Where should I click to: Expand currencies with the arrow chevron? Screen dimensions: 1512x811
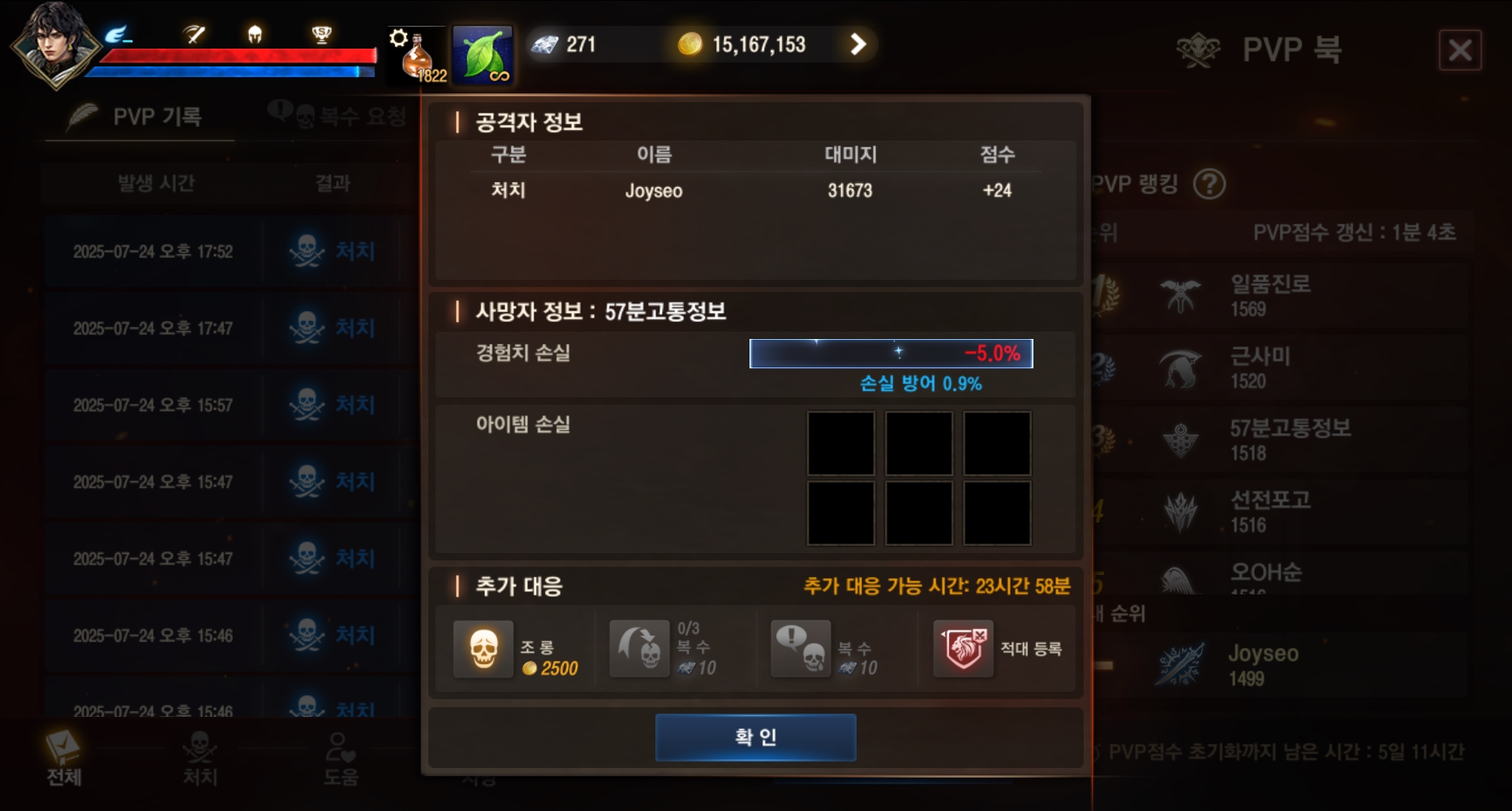(x=858, y=45)
